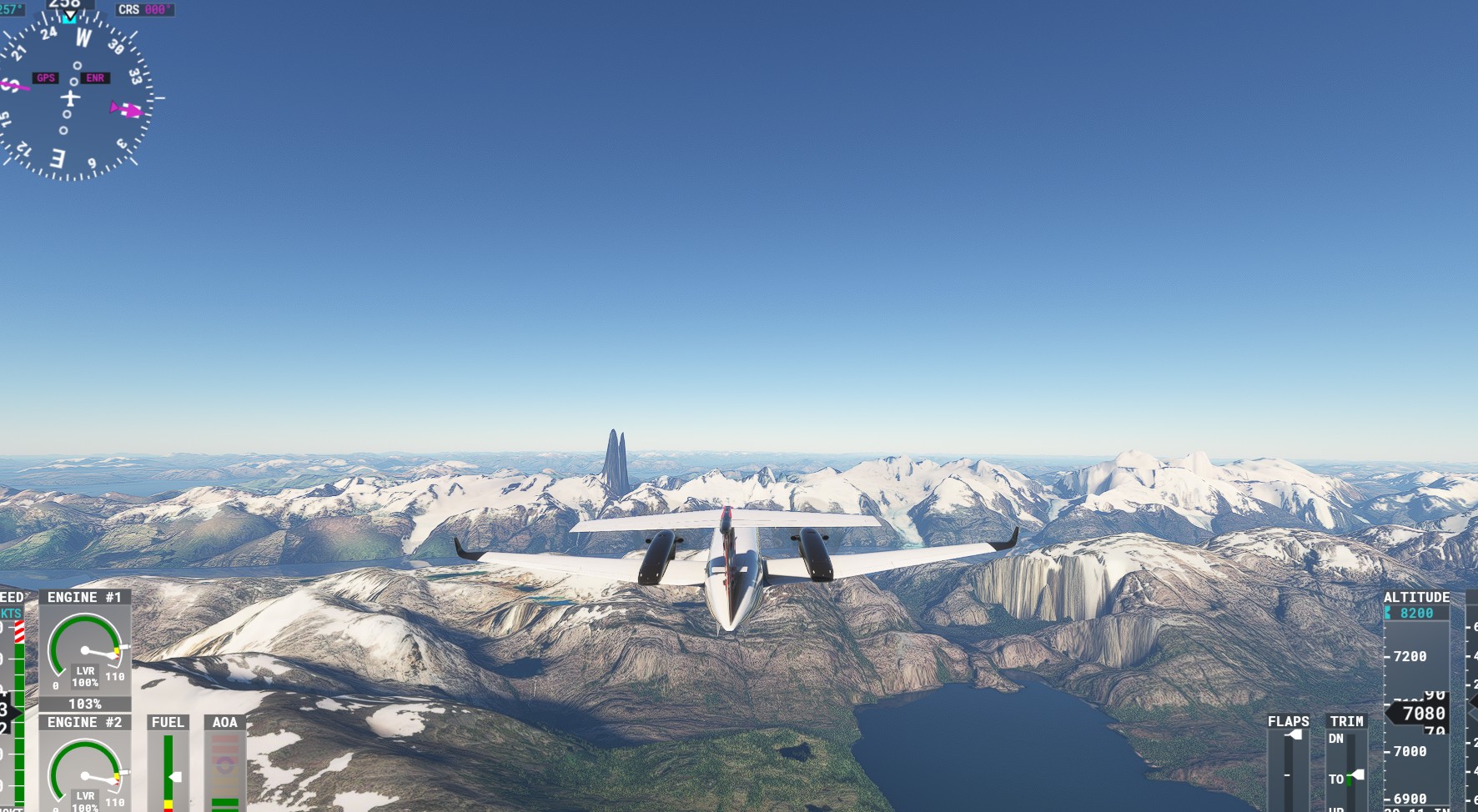Click the ALTITUDE panel title bar
The width and height of the screenshot is (1478, 812).
click(x=1418, y=597)
